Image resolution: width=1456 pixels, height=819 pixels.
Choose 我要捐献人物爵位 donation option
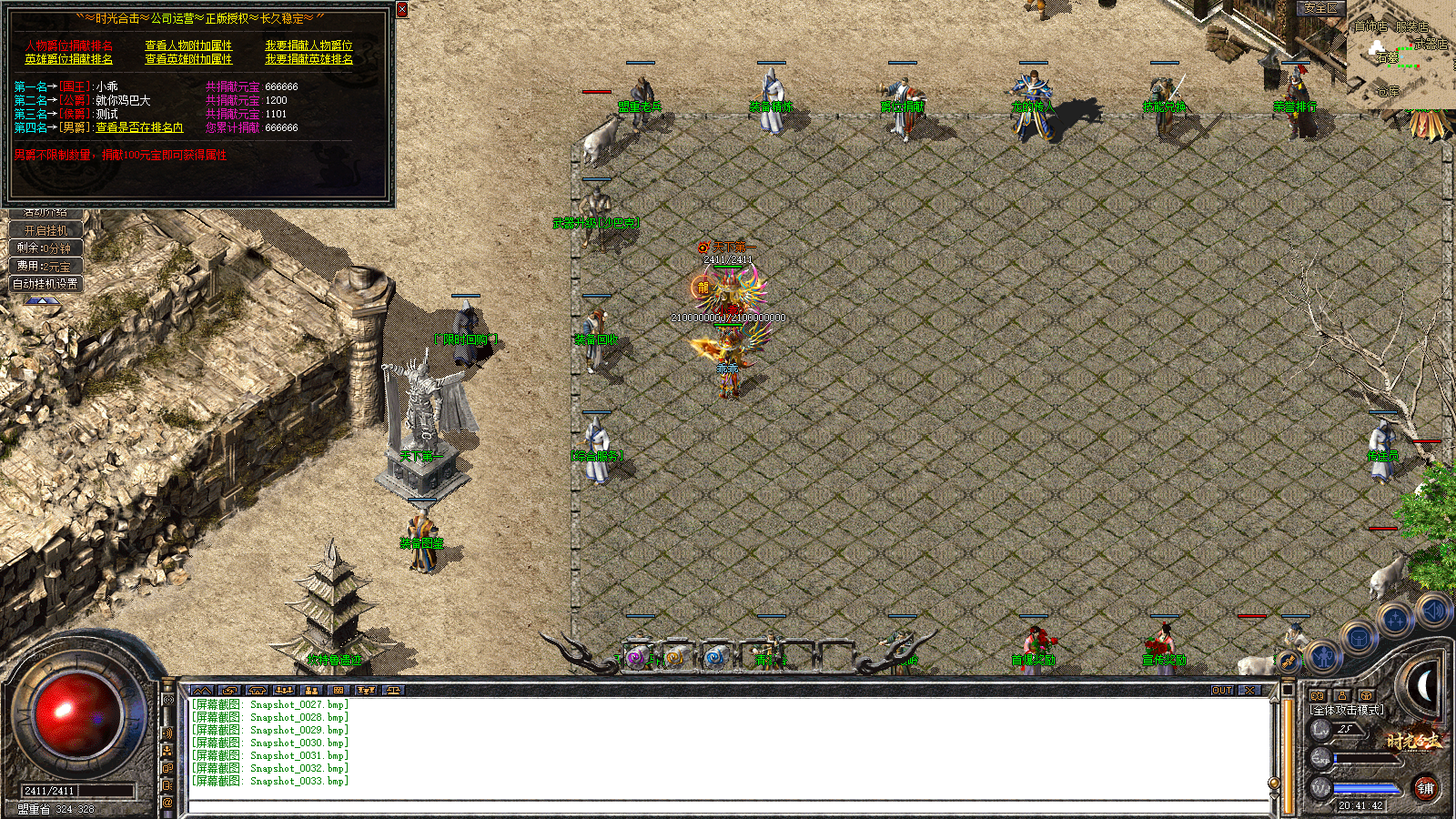(x=308, y=45)
